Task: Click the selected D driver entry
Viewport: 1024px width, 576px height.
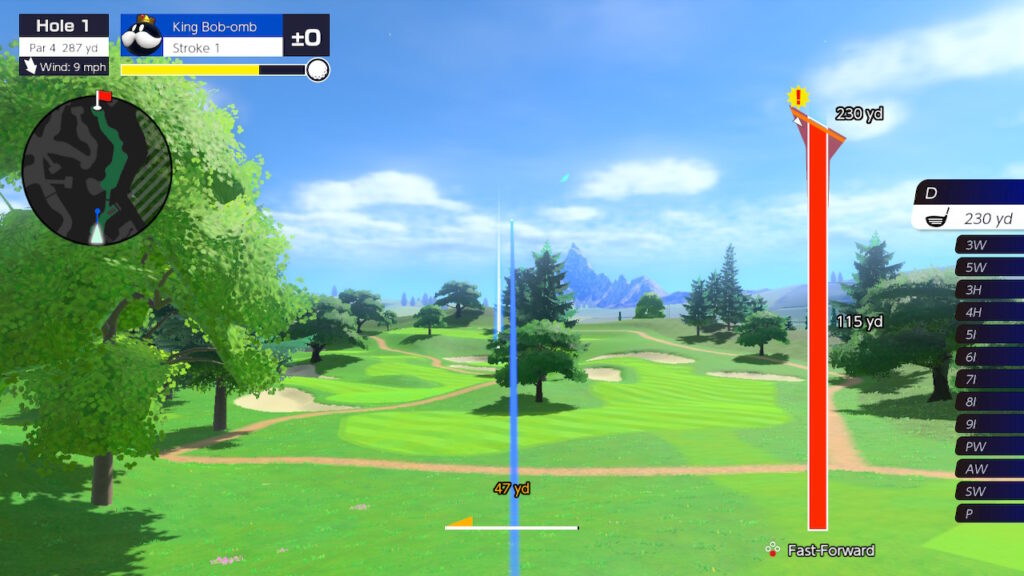Action: point(969,205)
